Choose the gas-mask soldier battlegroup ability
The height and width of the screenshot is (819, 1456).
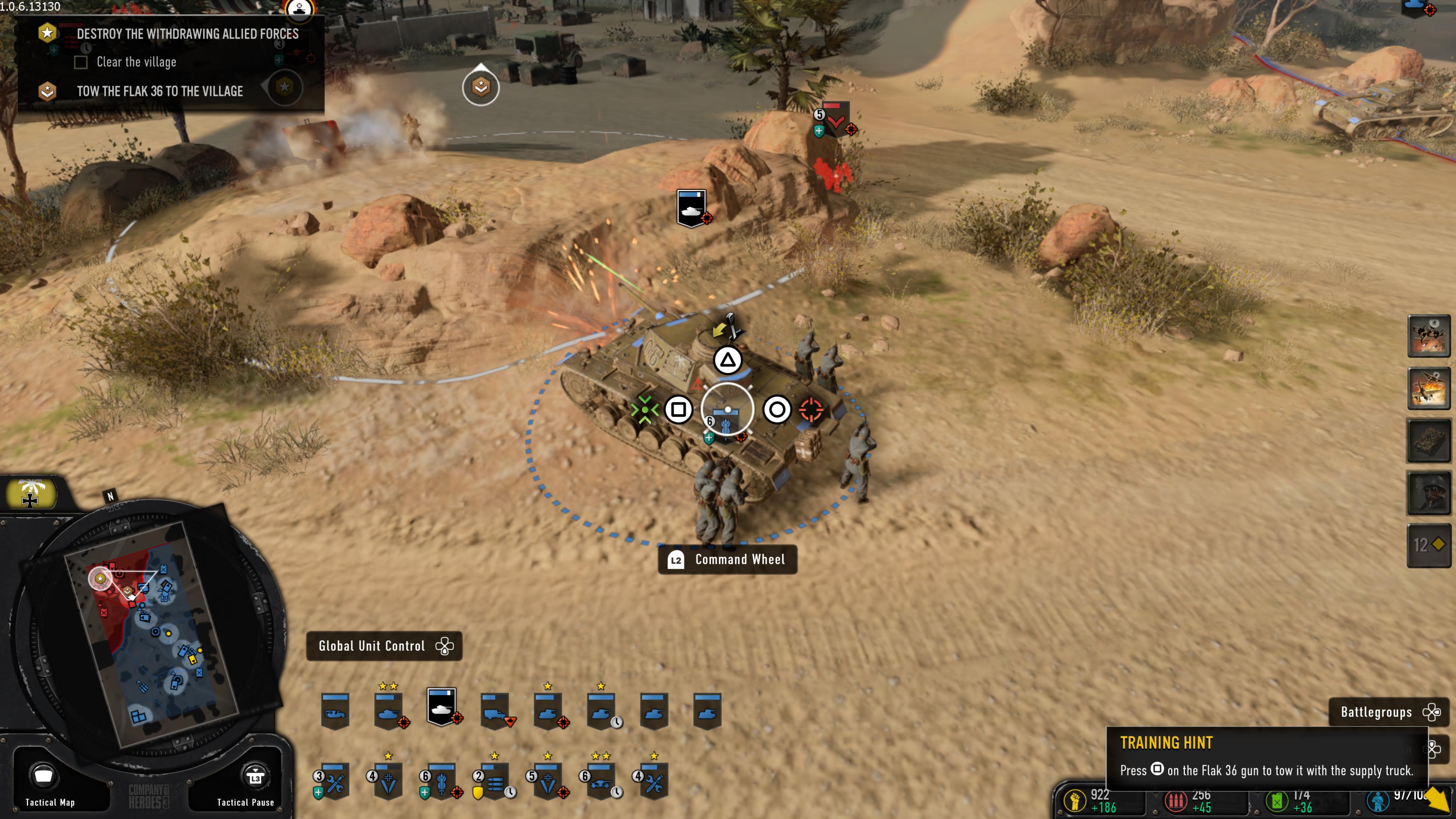coord(1428,493)
